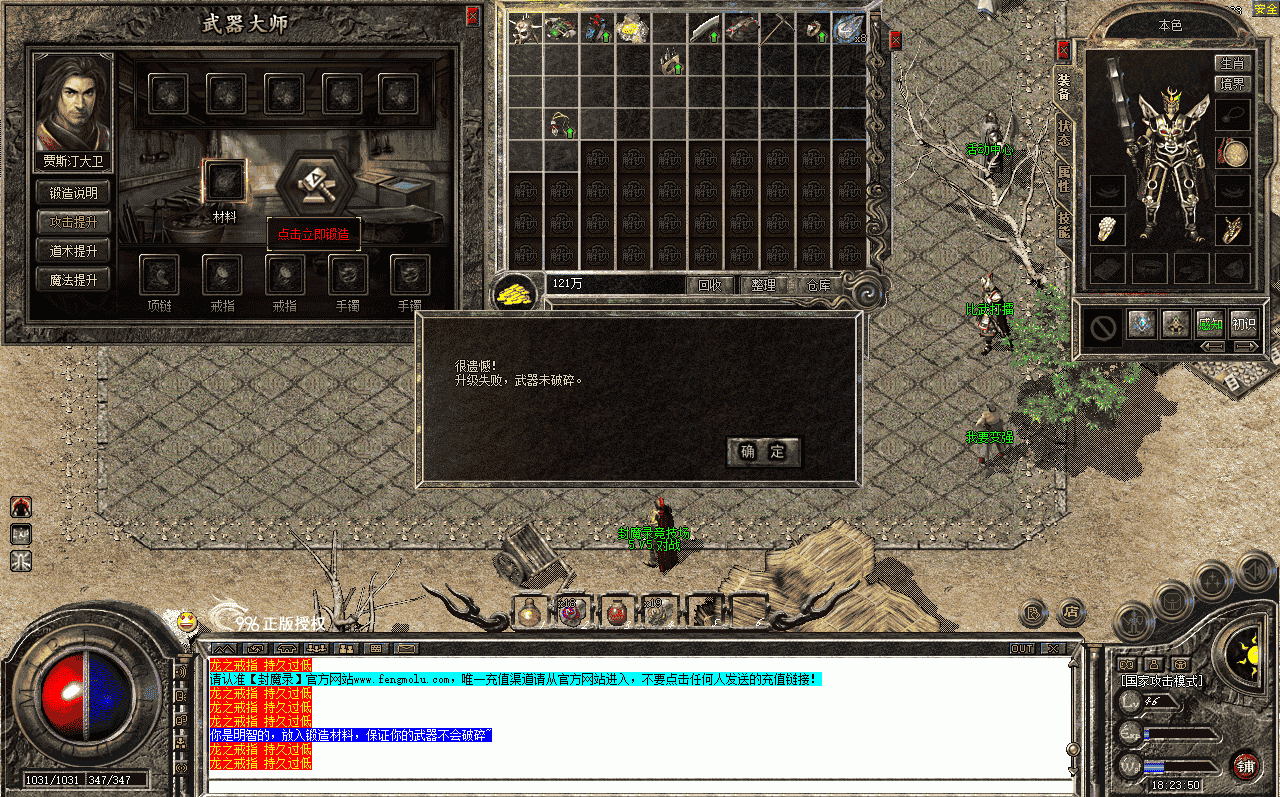Open the 锻造说明 forging instructions
This screenshot has height=797, width=1280.
coord(73,193)
